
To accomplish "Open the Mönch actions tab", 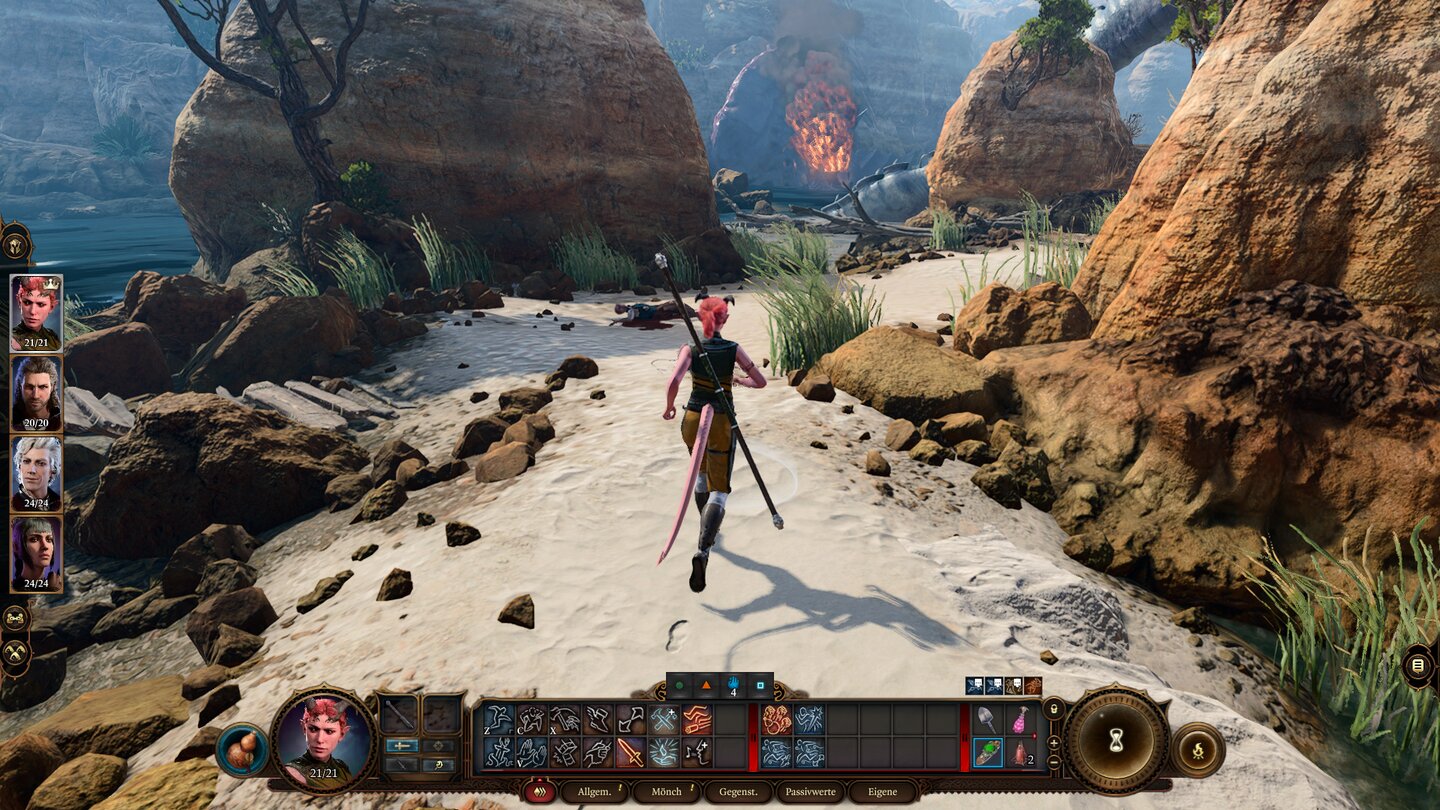I will pyautogui.click(x=666, y=792).
